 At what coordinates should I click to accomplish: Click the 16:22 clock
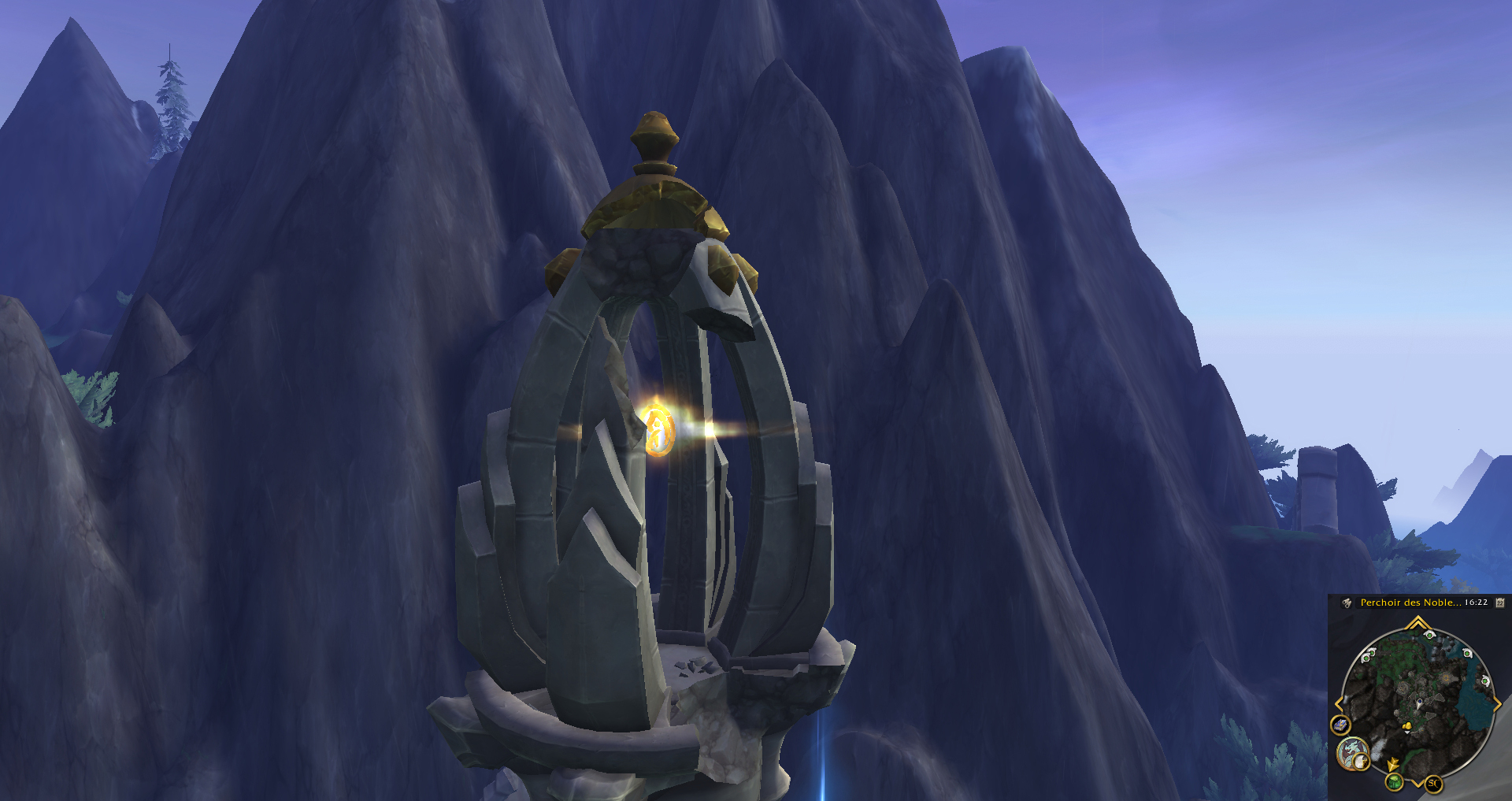tap(1476, 603)
